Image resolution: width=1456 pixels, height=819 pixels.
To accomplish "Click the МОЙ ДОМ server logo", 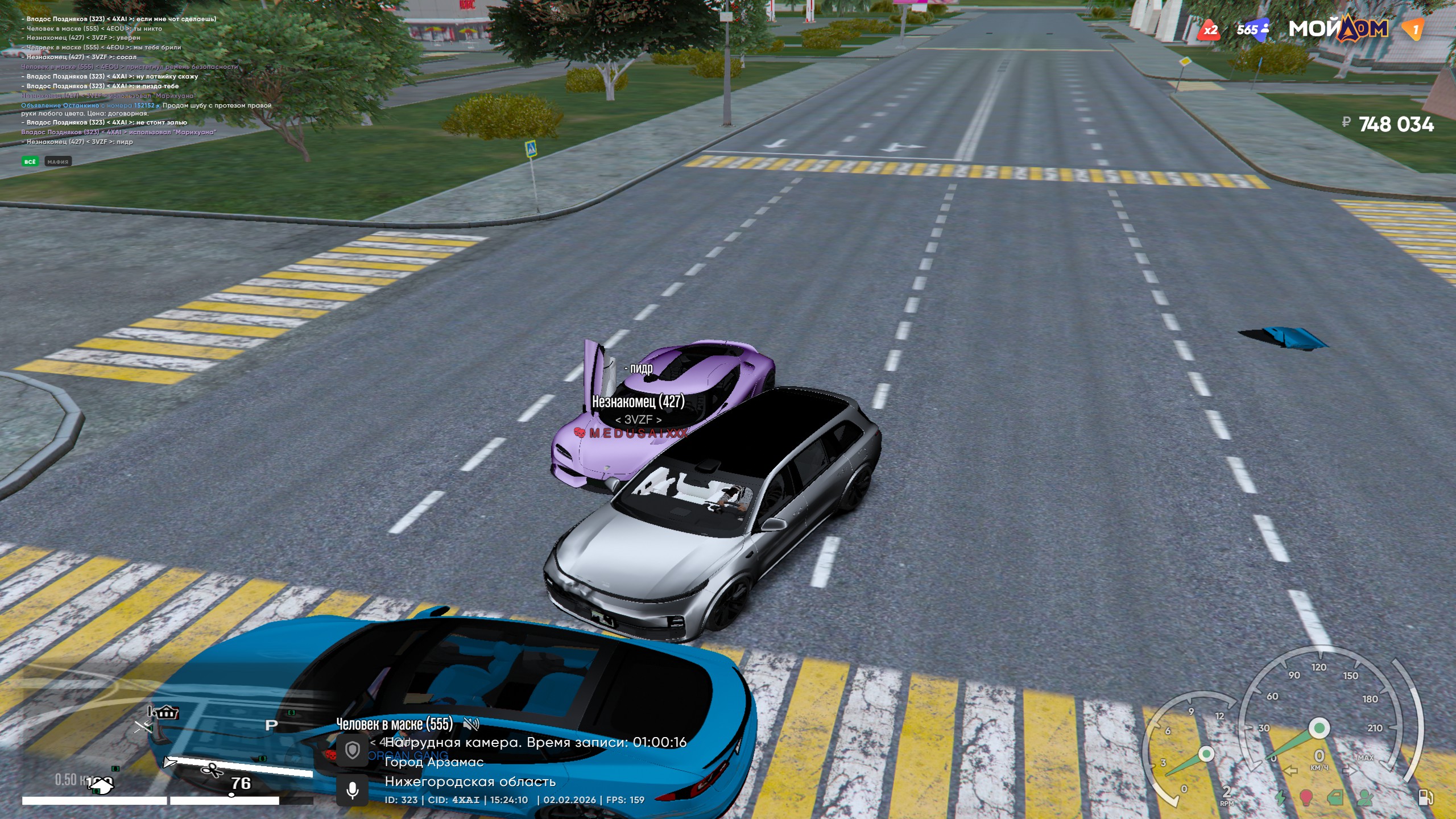I will (x=1338, y=28).
